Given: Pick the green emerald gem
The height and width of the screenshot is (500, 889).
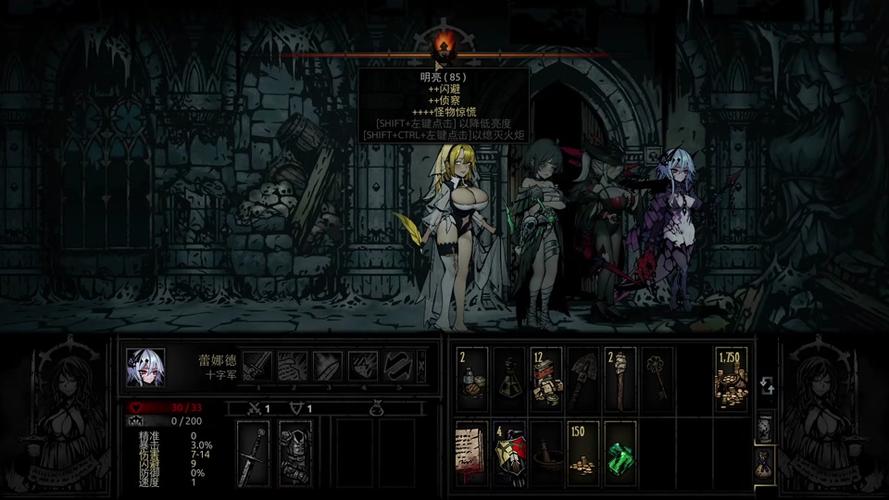Looking at the screenshot, I should coord(620,452).
